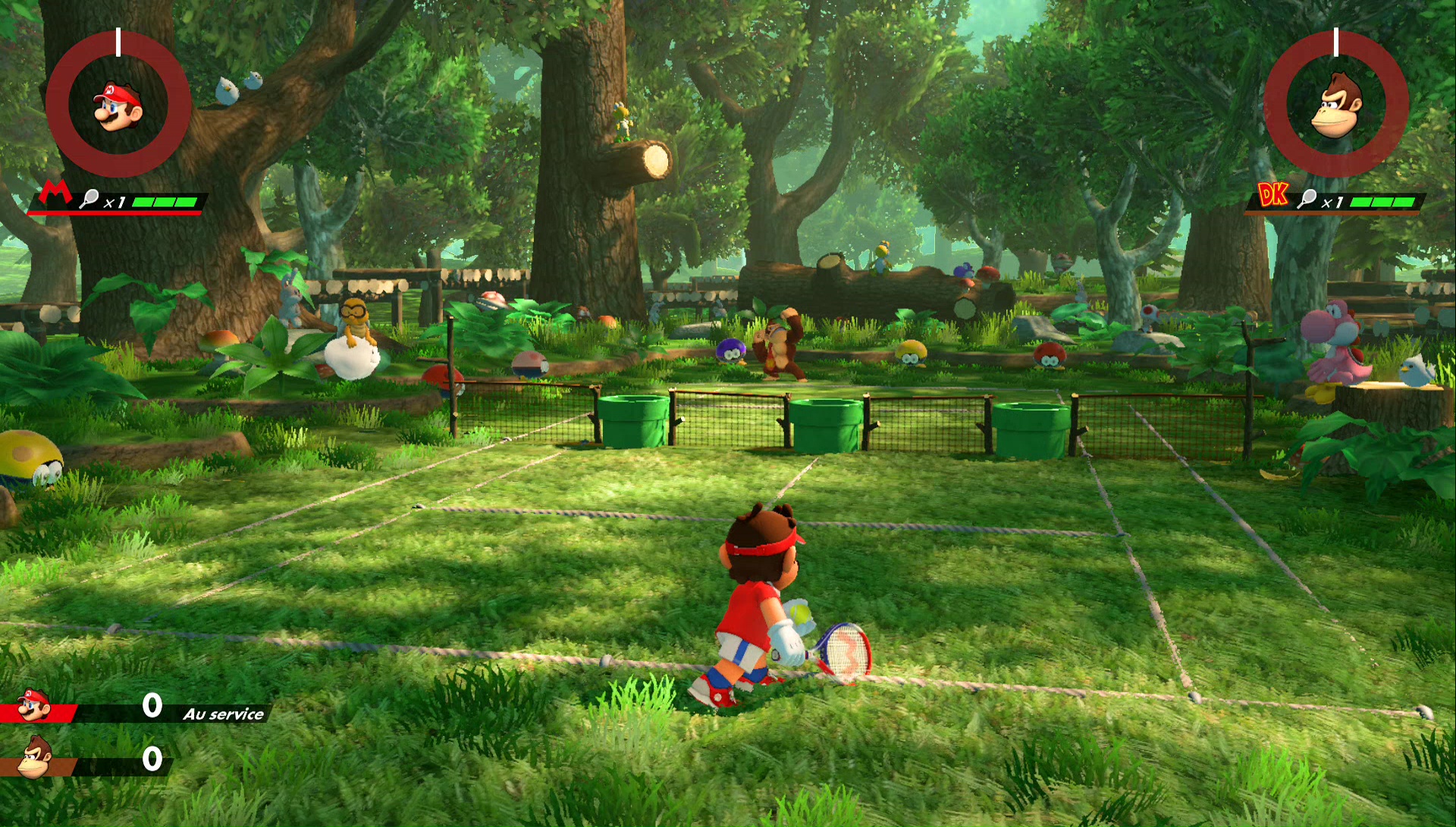Image resolution: width=1456 pixels, height=827 pixels.
Task: Click Donkey Kong's portrait in the energy gauge
Action: [x=1336, y=105]
